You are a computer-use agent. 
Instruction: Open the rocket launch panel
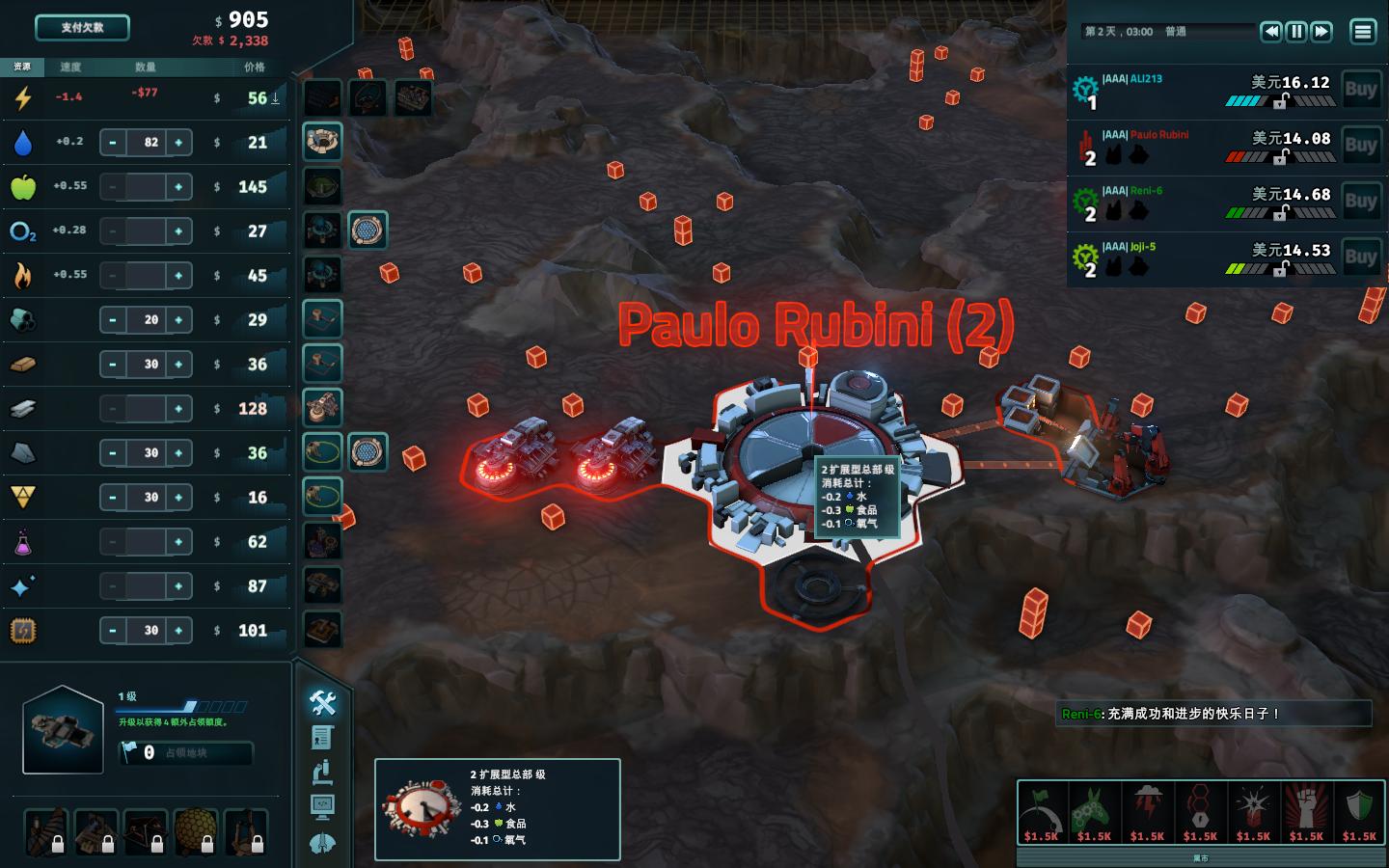click(x=322, y=844)
